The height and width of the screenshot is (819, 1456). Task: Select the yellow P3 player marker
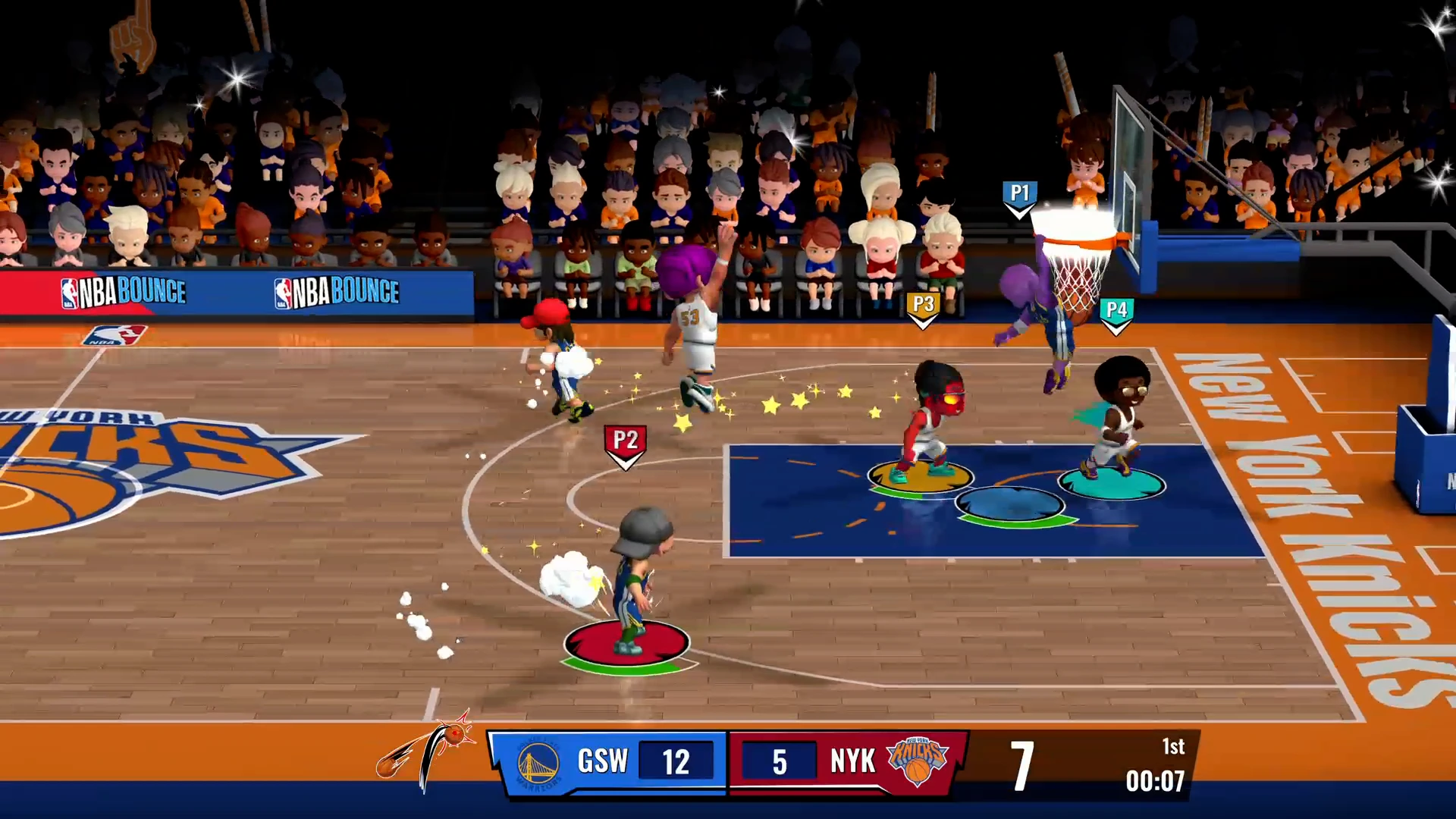(x=923, y=308)
